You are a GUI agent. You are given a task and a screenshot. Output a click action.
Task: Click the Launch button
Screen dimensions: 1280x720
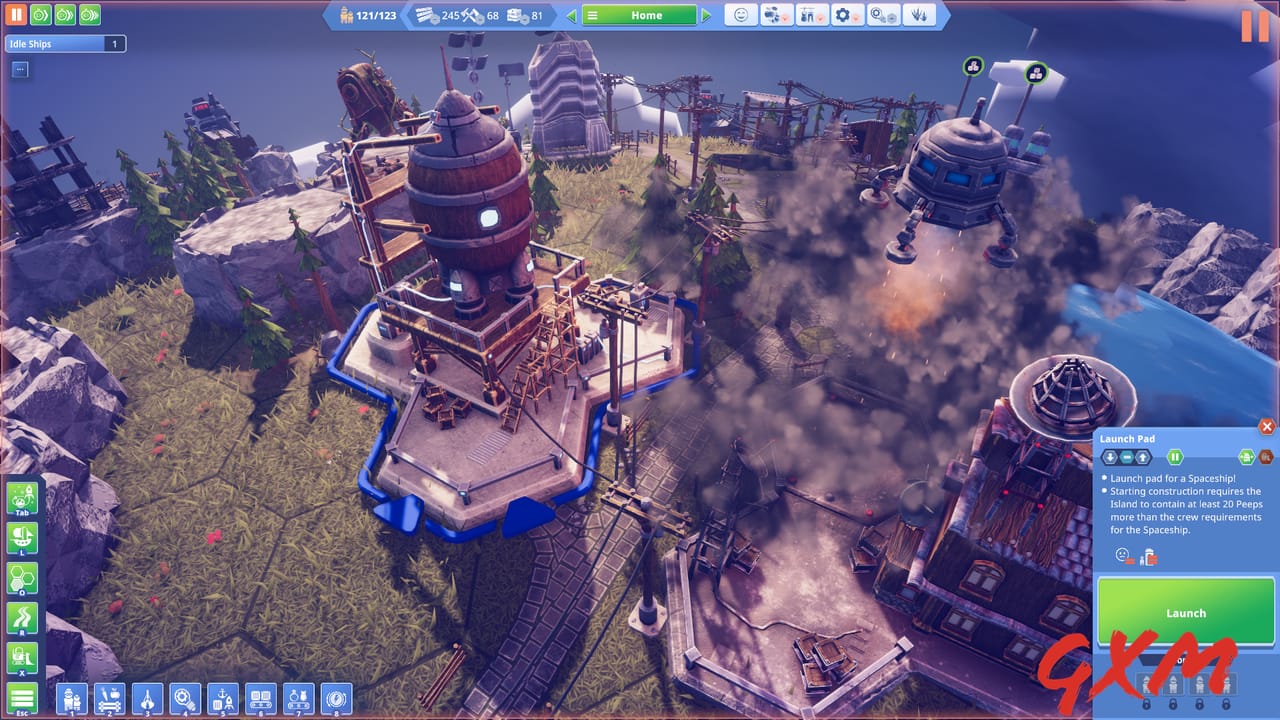tap(1186, 612)
